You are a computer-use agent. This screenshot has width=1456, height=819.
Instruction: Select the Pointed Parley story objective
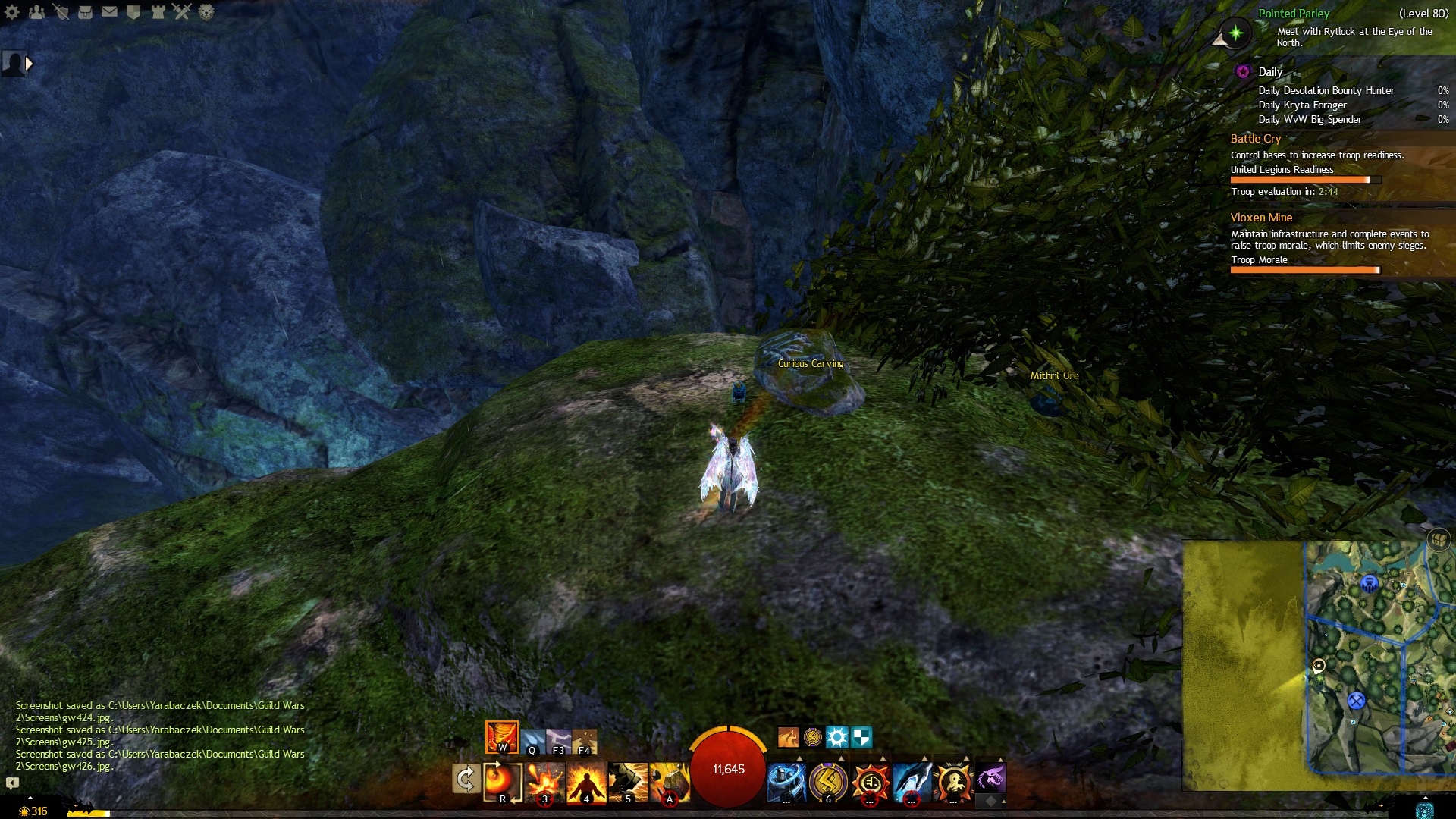click(x=1294, y=14)
